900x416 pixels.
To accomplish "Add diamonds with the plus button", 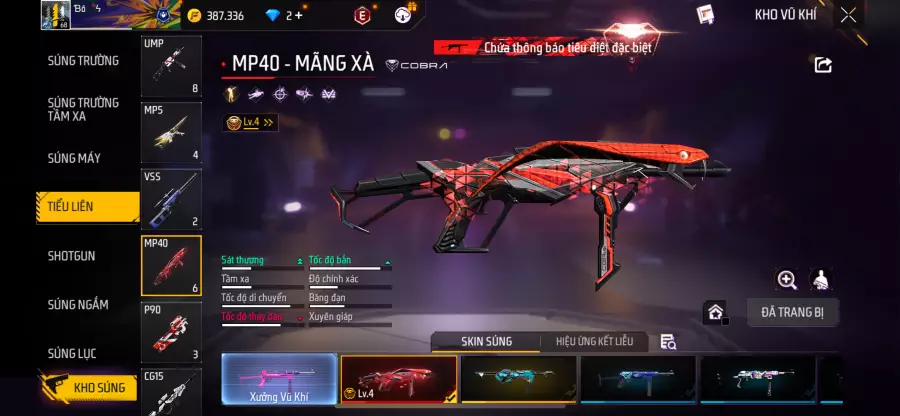I will (x=298, y=15).
